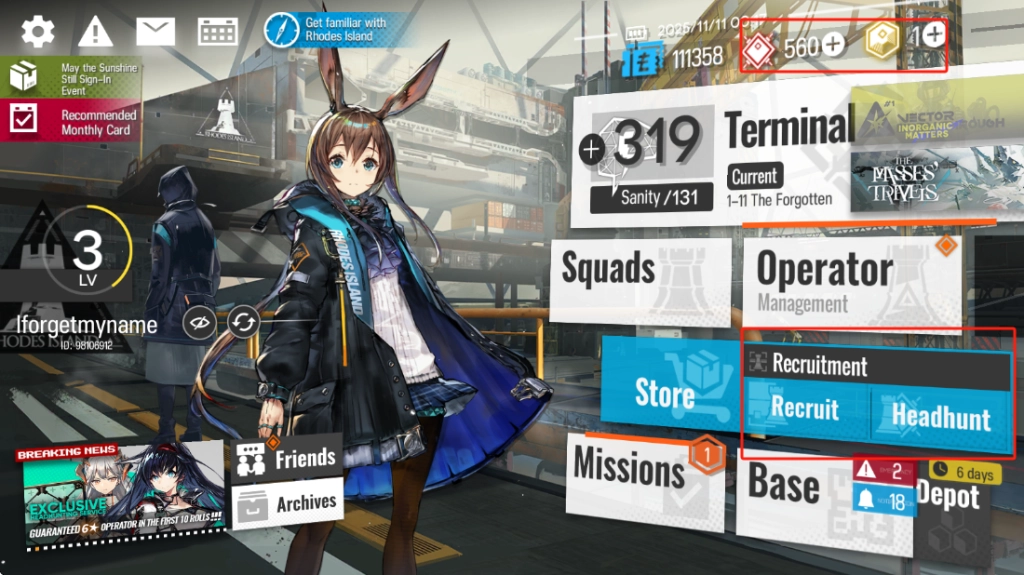Open the Friends list

tap(288, 459)
